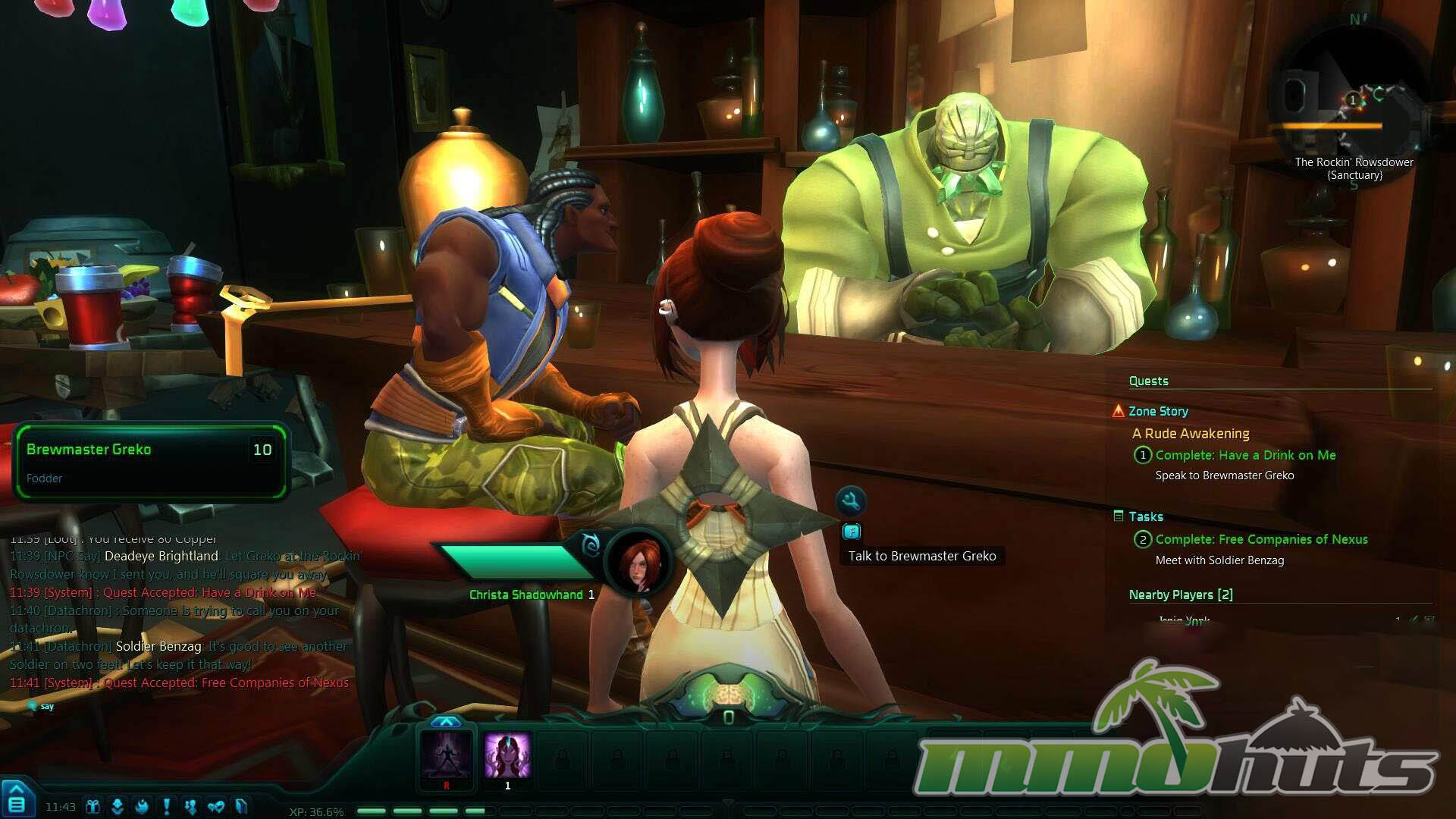1456x819 pixels.
Task: Click the gift box icon in the toolbar
Action: click(x=93, y=807)
